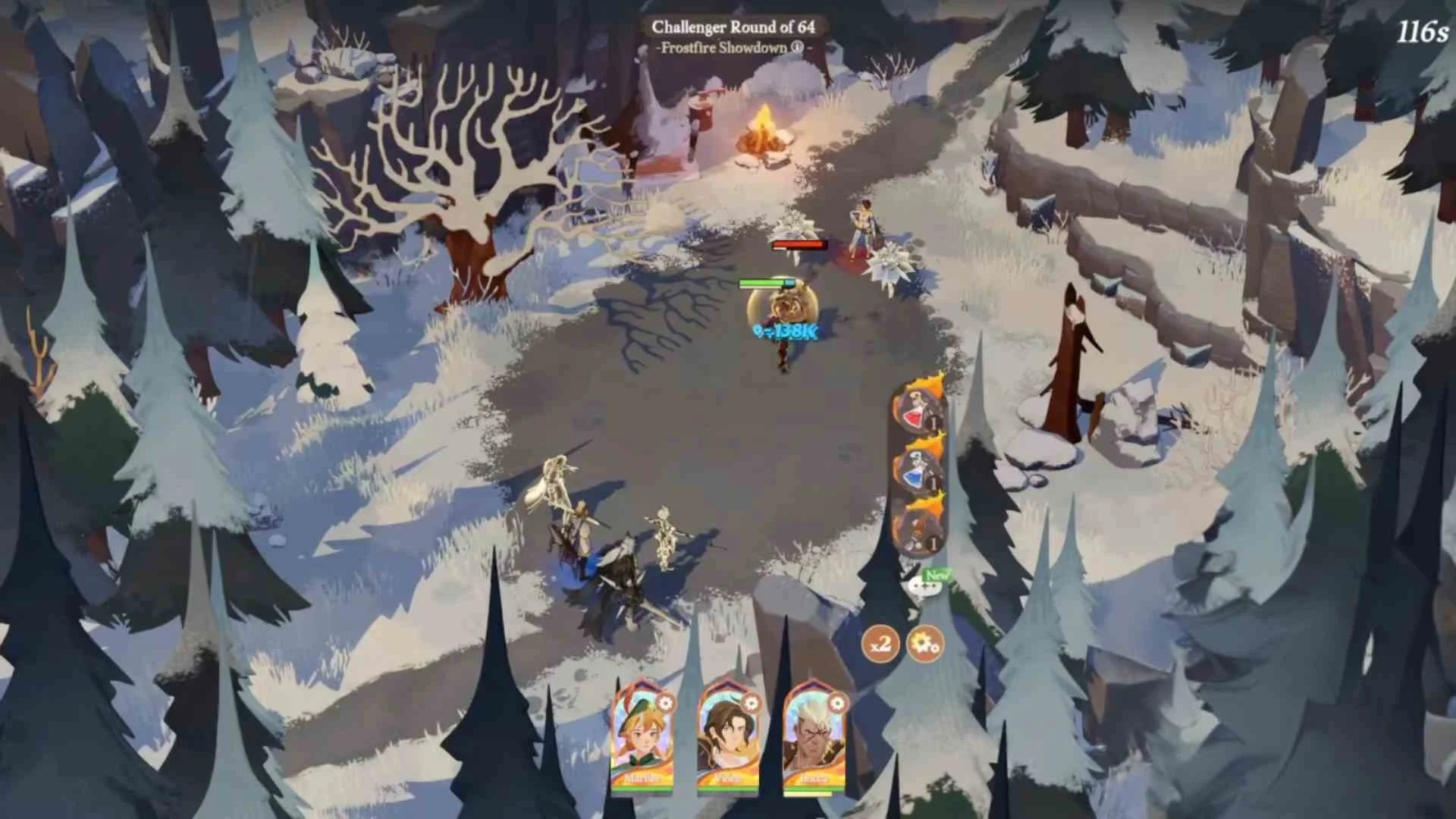Use the red potion item
Screen dimensions: 1456x819
point(917,409)
